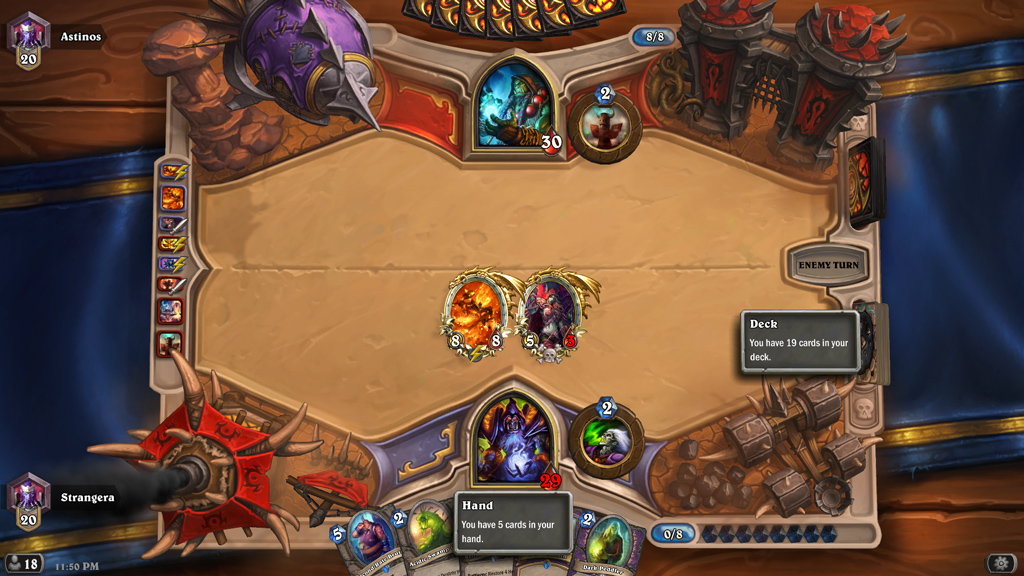Viewport: 1024px width, 576px height.
Task: Select the 8/8 fiery minion on board
Action: [475, 315]
